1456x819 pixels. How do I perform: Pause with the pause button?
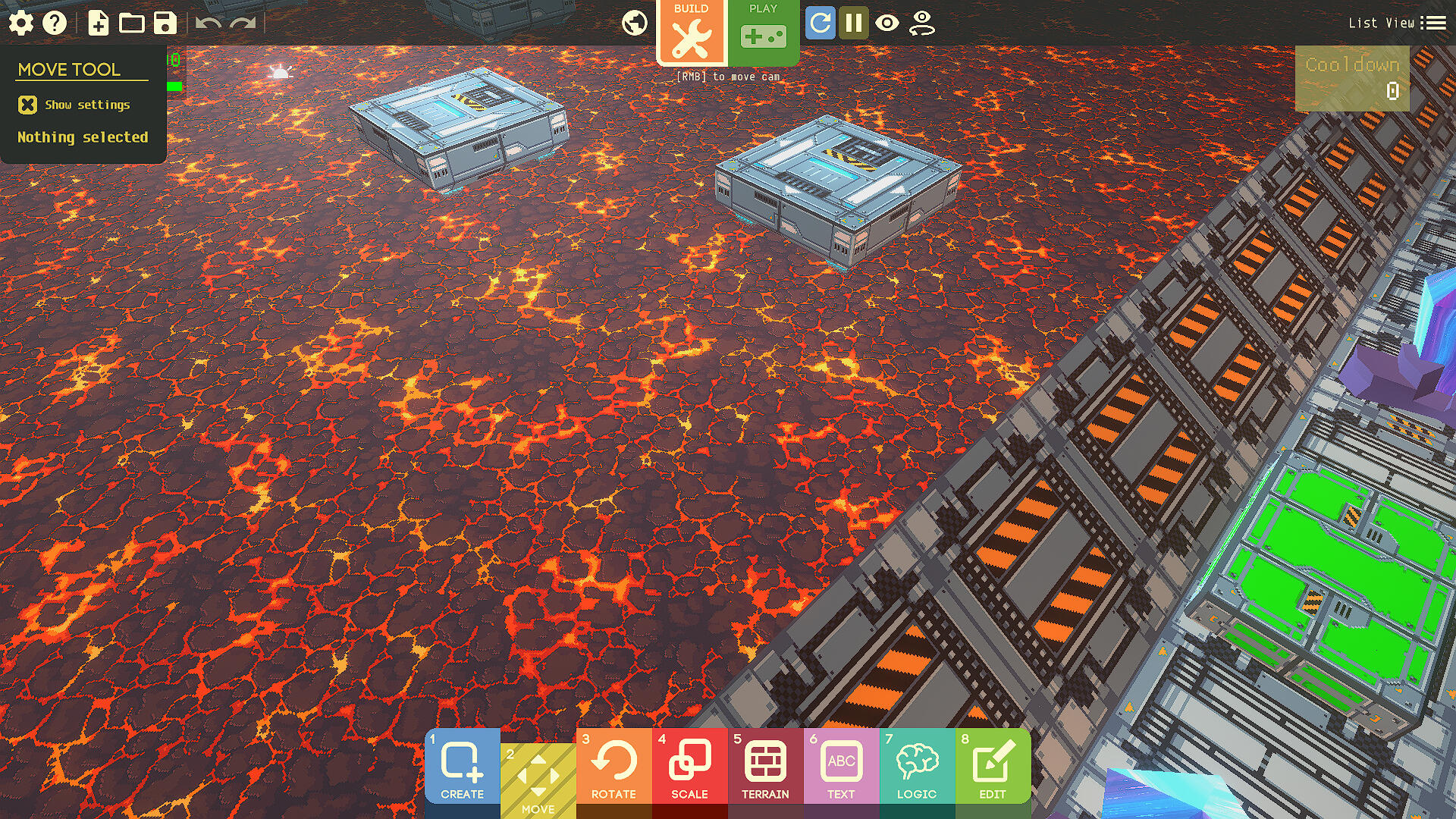click(x=853, y=23)
